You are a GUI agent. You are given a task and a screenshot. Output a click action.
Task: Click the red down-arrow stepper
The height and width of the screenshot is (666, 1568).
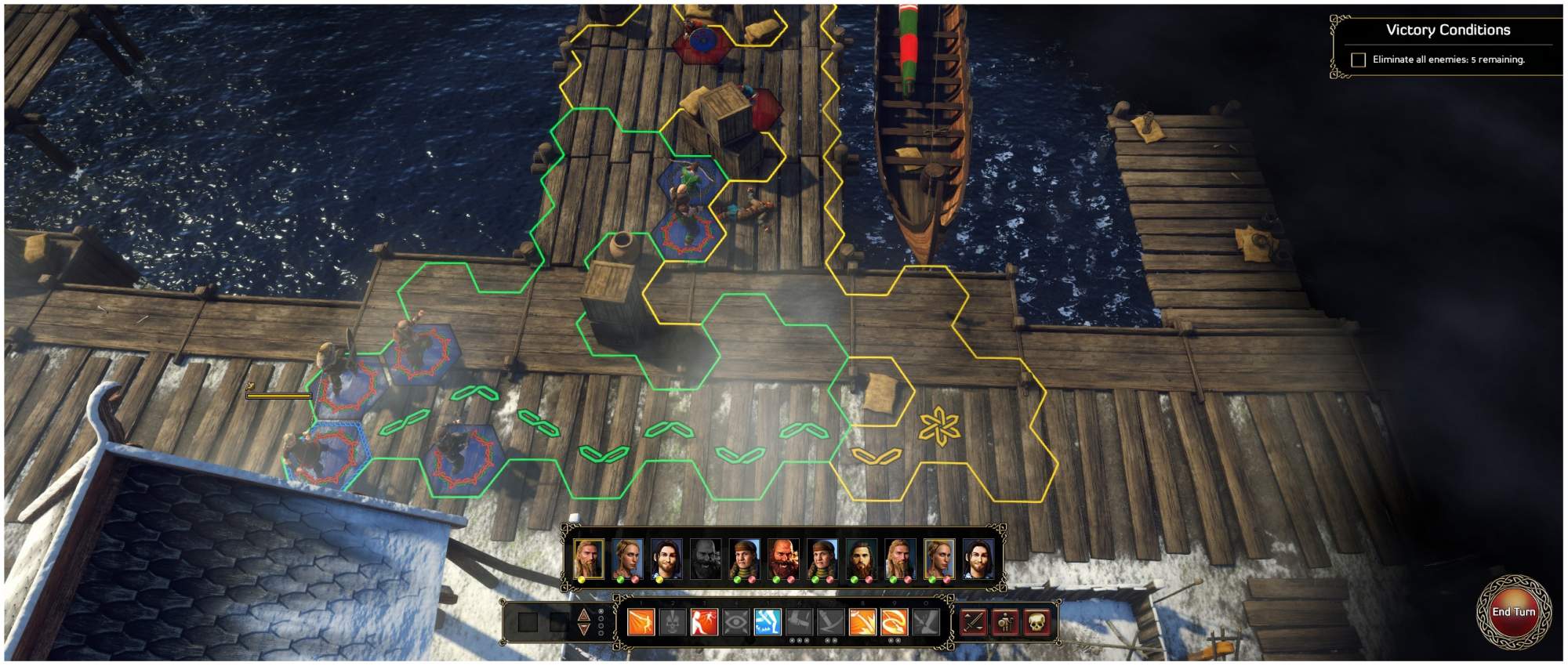pyautogui.click(x=583, y=629)
